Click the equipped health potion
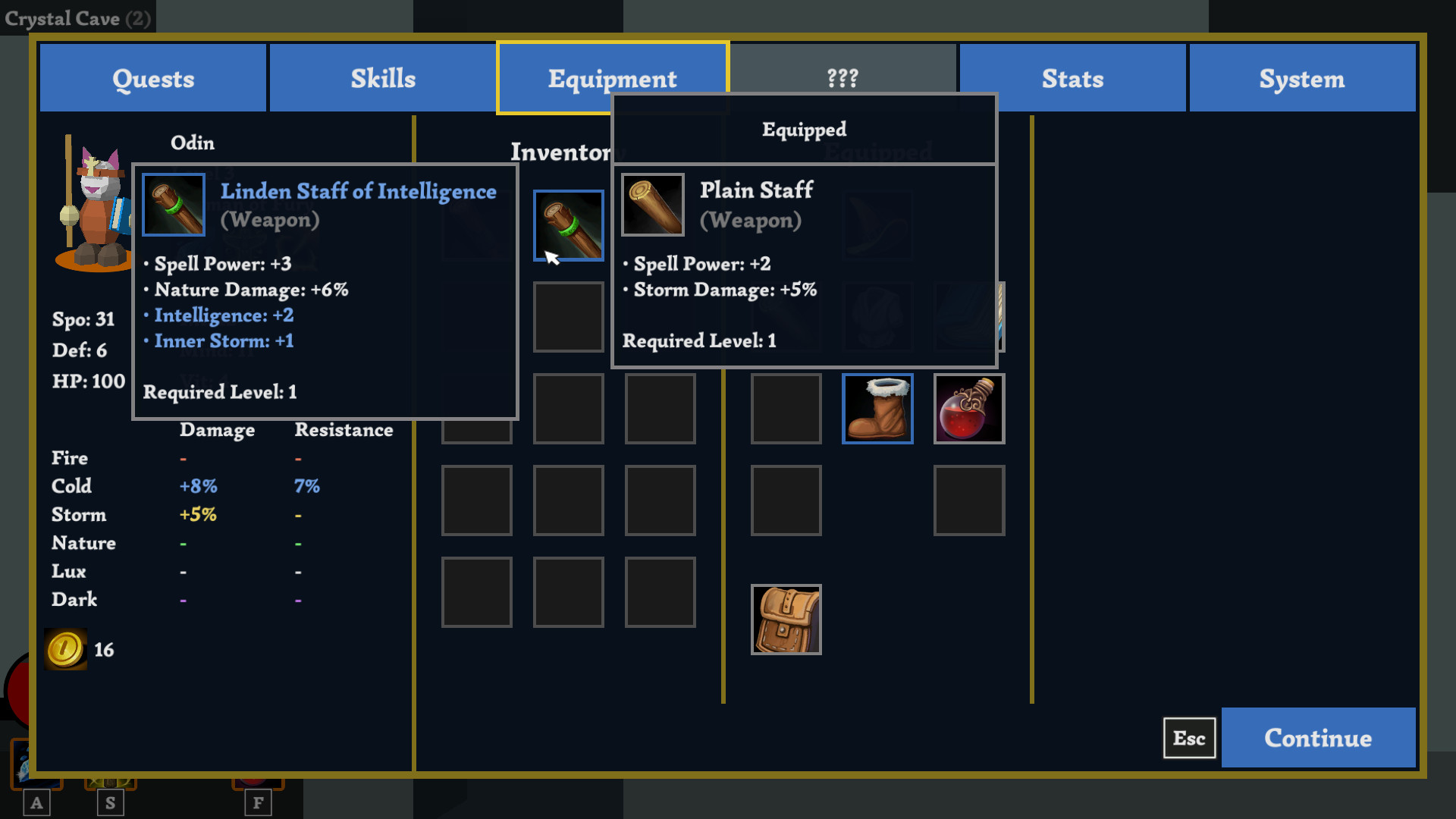The image size is (1456, 819). [x=968, y=408]
